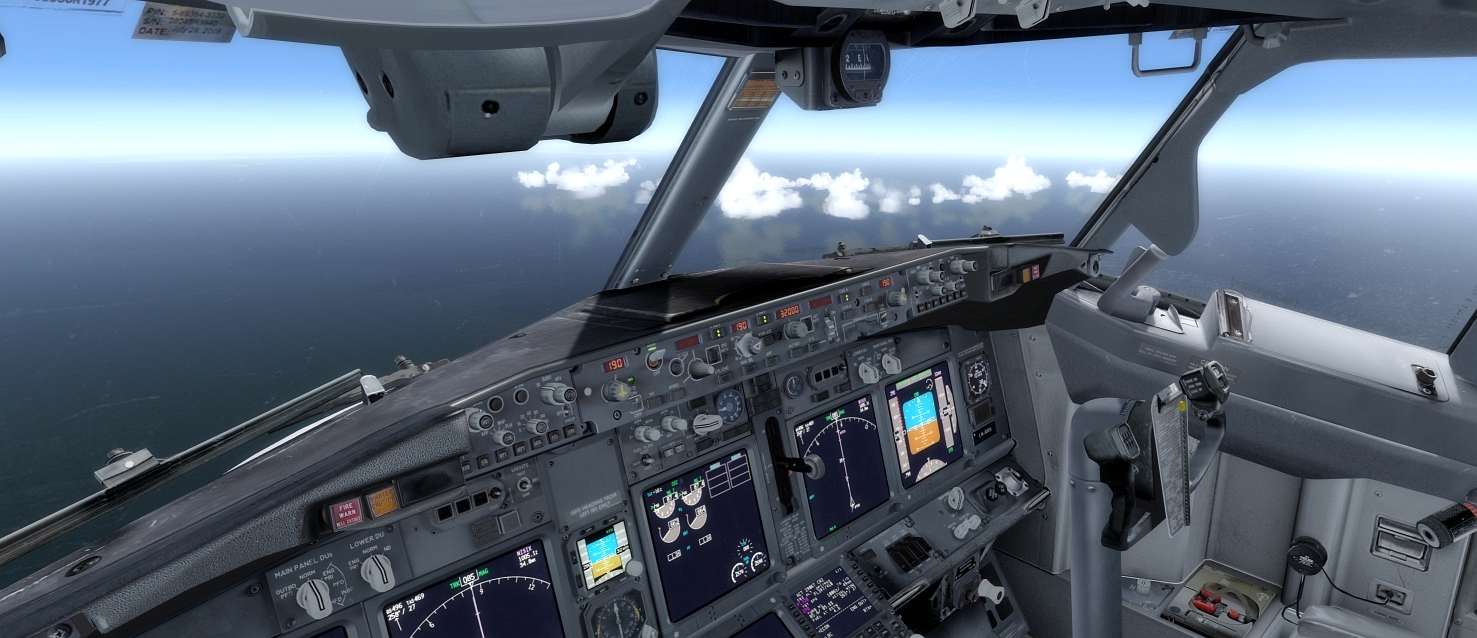The height and width of the screenshot is (638, 1477).
Task: Click the lit CMD A autopilot button
Action: (x=845, y=298)
